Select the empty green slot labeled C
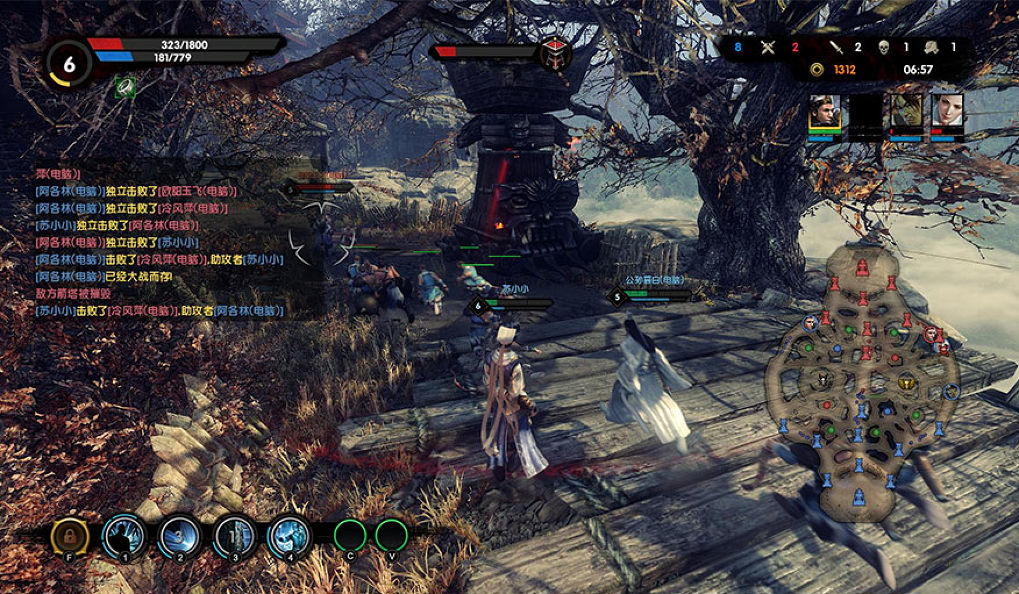1019x594 pixels. click(350, 536)
